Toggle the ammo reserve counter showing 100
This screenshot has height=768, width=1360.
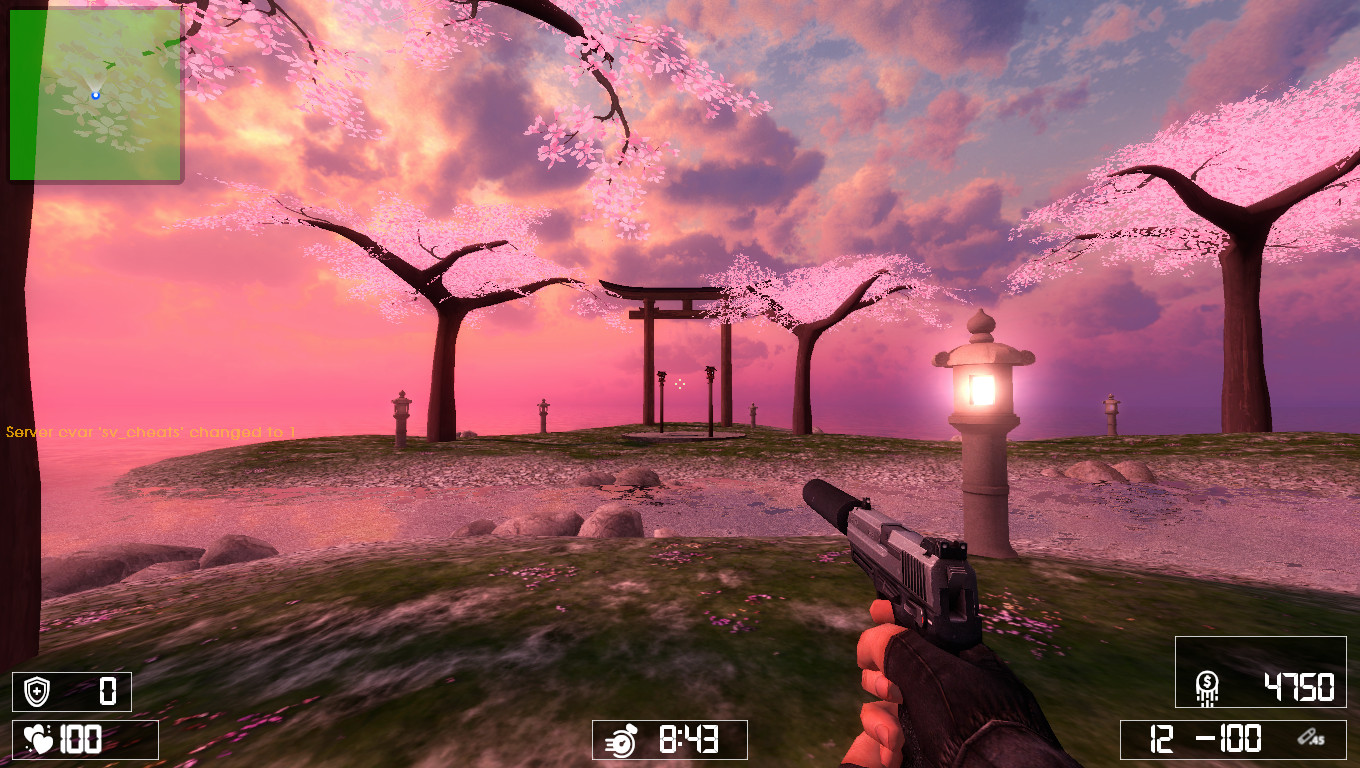[1240, 741]
